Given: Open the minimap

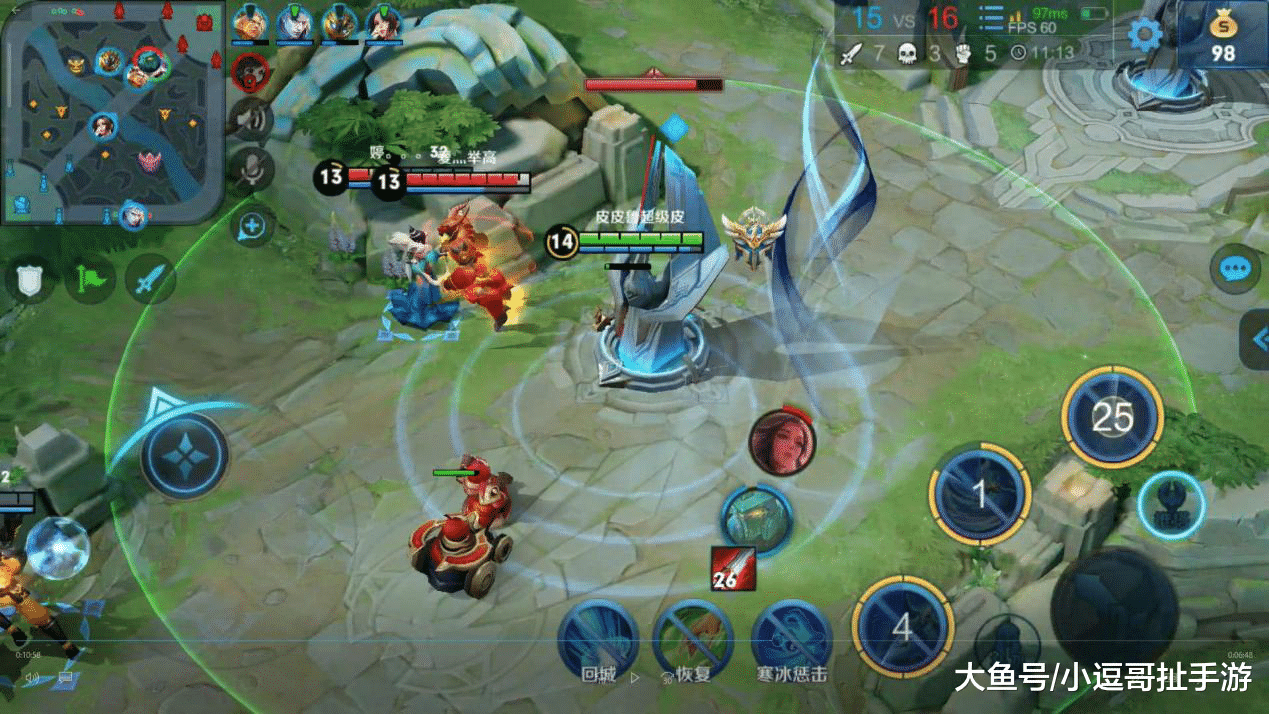Looking at the screenshot, I should click(x=112, y=110).
